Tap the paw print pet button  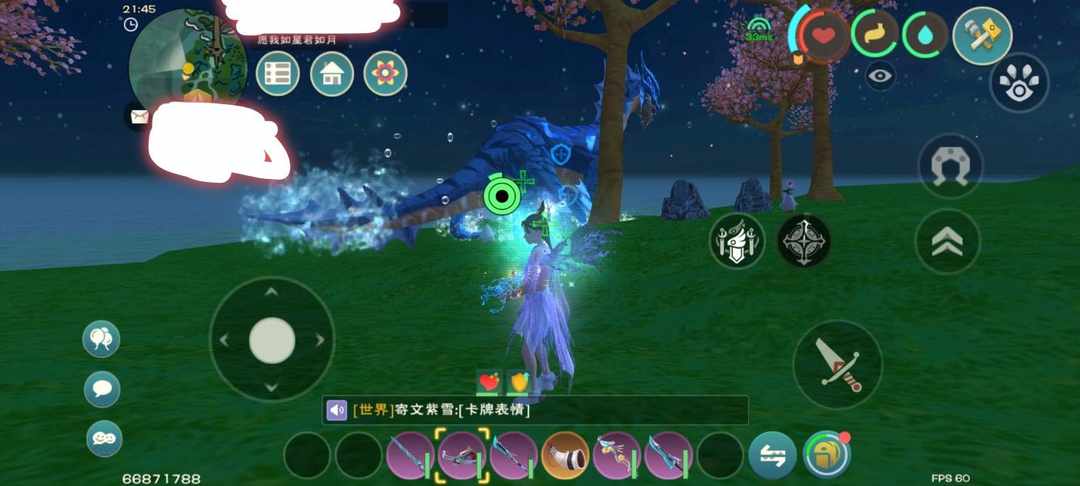pyautogui.click(x=1019, y=82)
